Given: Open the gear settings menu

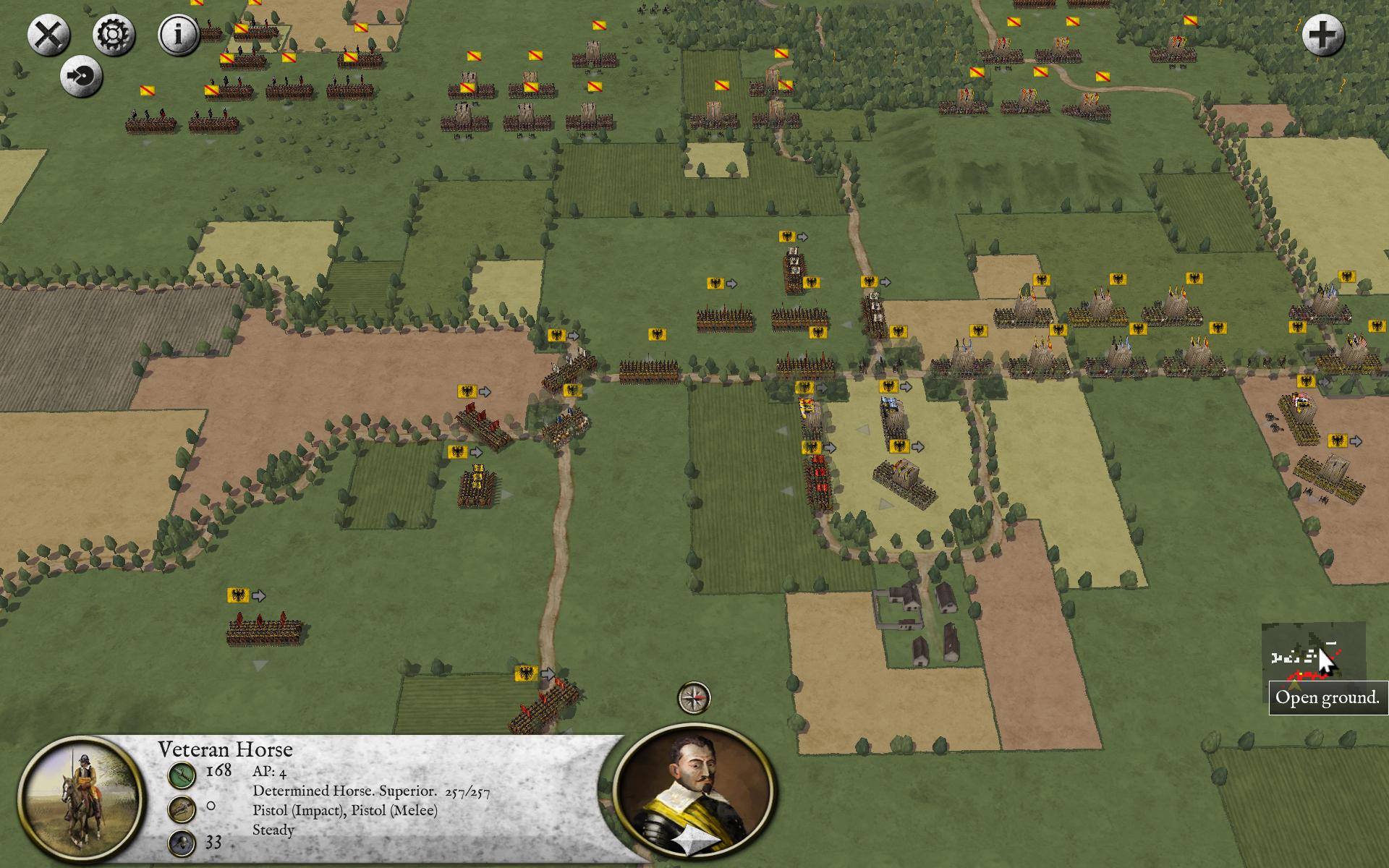Looking at the screenshot, I should [x=114, y=35].
